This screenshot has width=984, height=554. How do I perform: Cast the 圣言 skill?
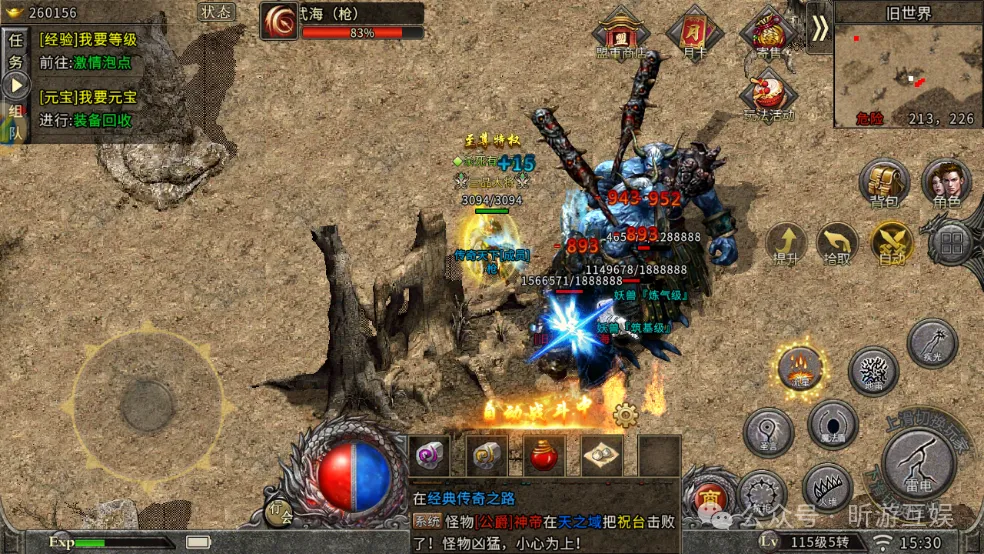[x=768, y=432]
